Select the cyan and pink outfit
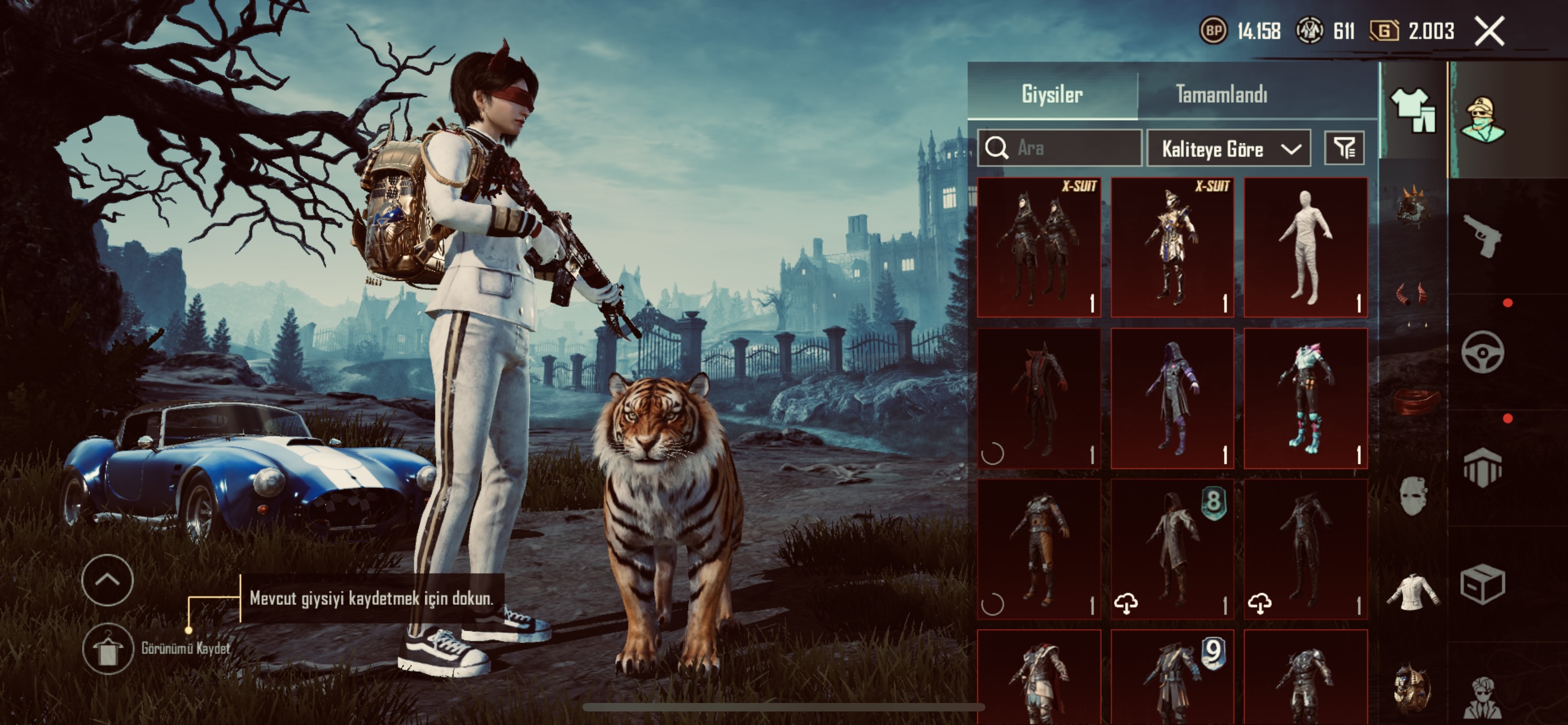The height and width of the screenshot is (725, 1568). click(x=1306, y=398)
